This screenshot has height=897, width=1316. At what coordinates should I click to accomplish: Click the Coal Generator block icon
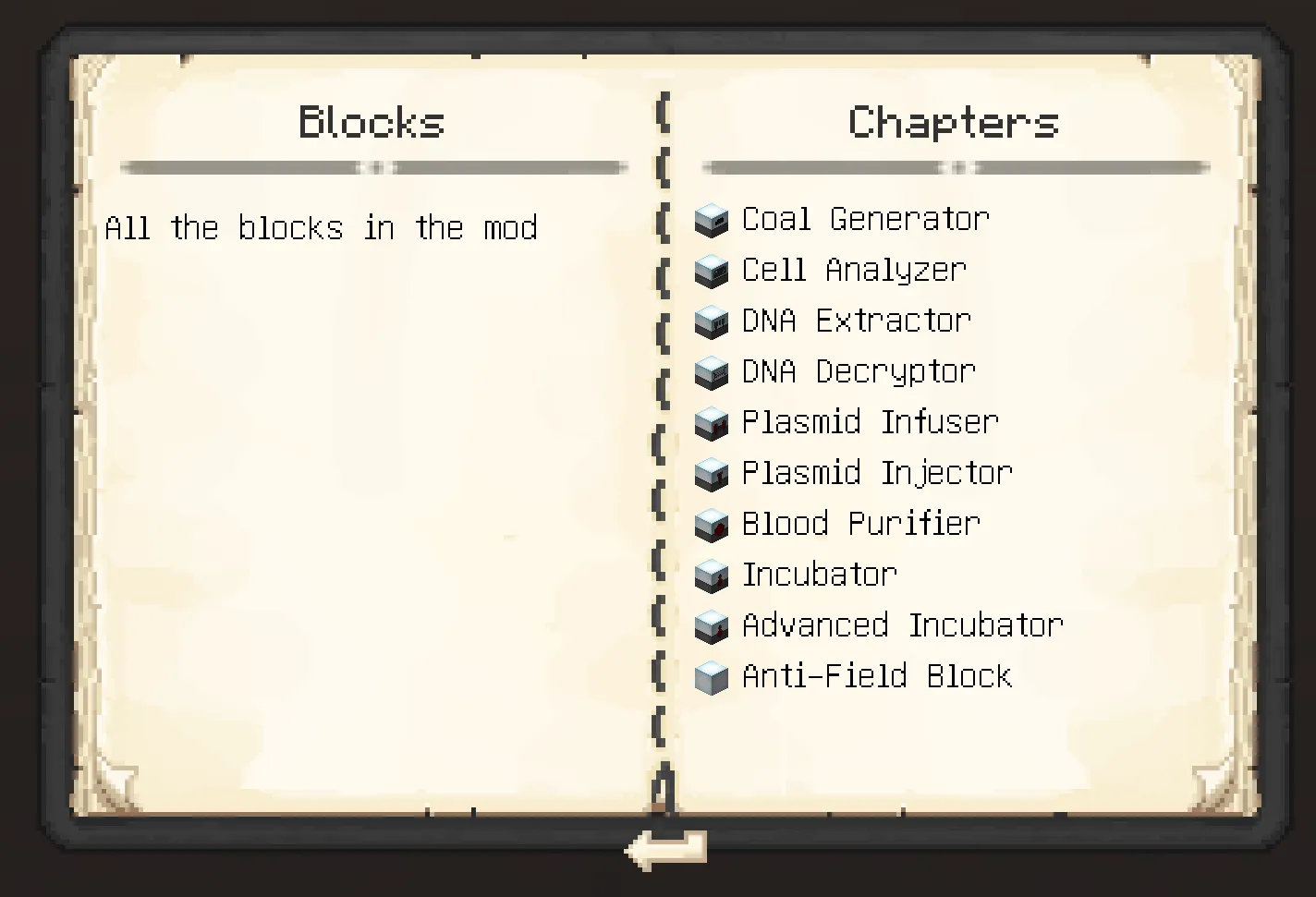tap(712, 220)
